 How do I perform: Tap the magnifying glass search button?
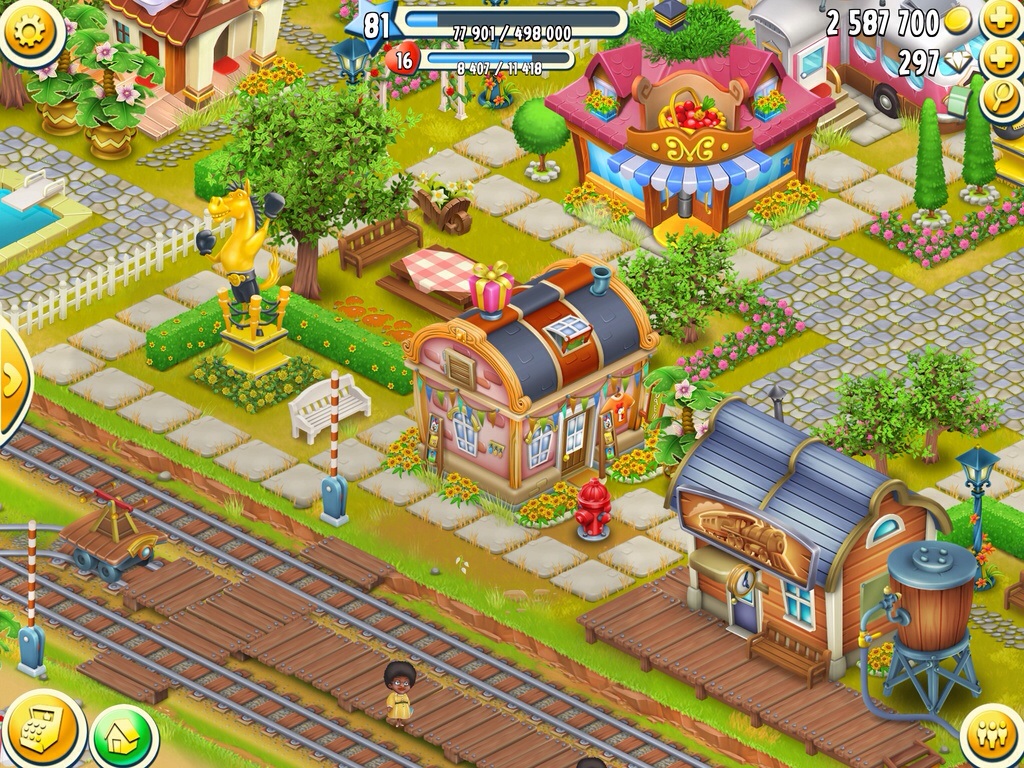[x=1000, y=100]
